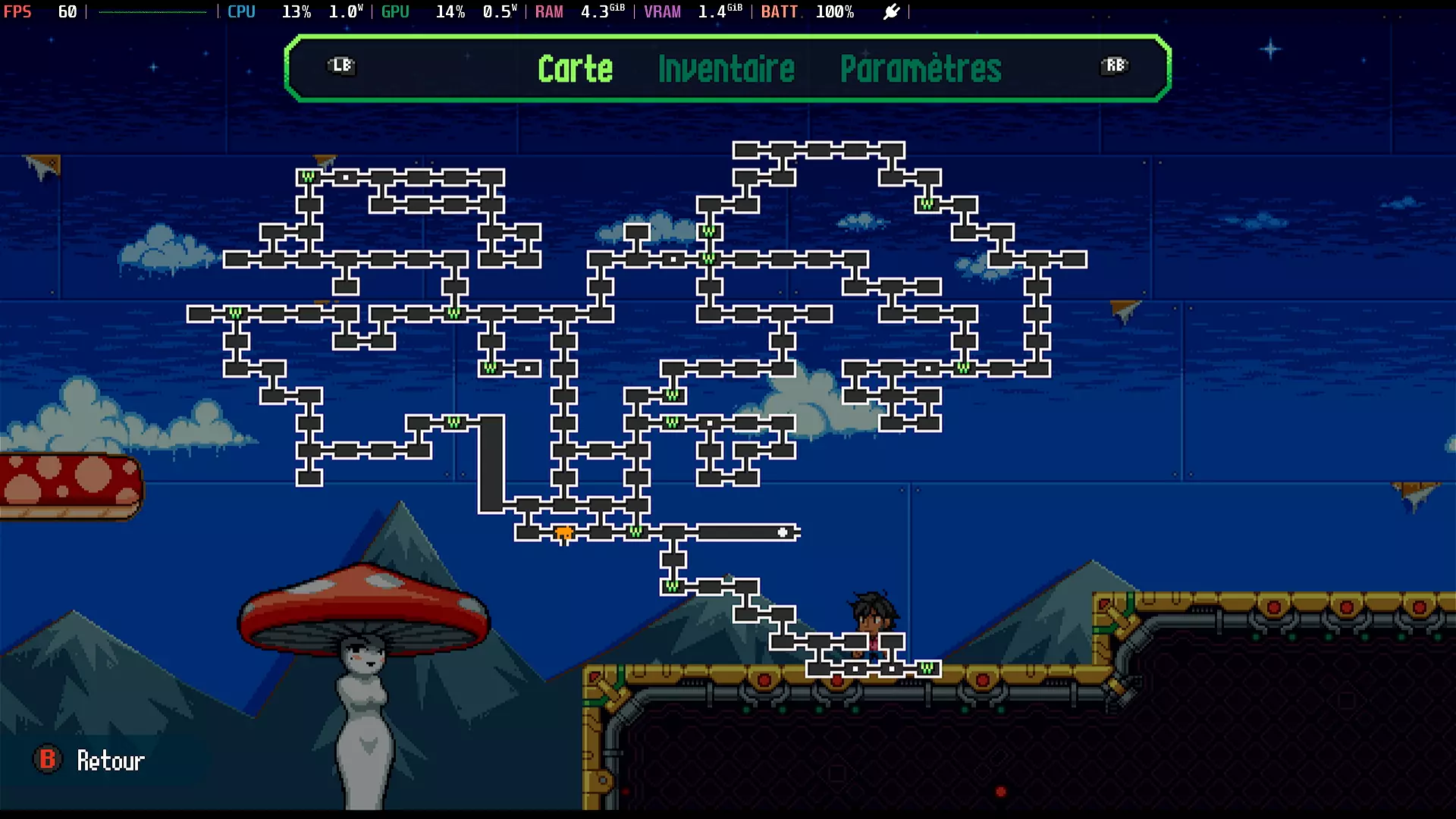Click the green CPU usage sparkline graph
The height and width of the screenshot is (819, 1456).
pyautogui.click(x=152, y=11)
